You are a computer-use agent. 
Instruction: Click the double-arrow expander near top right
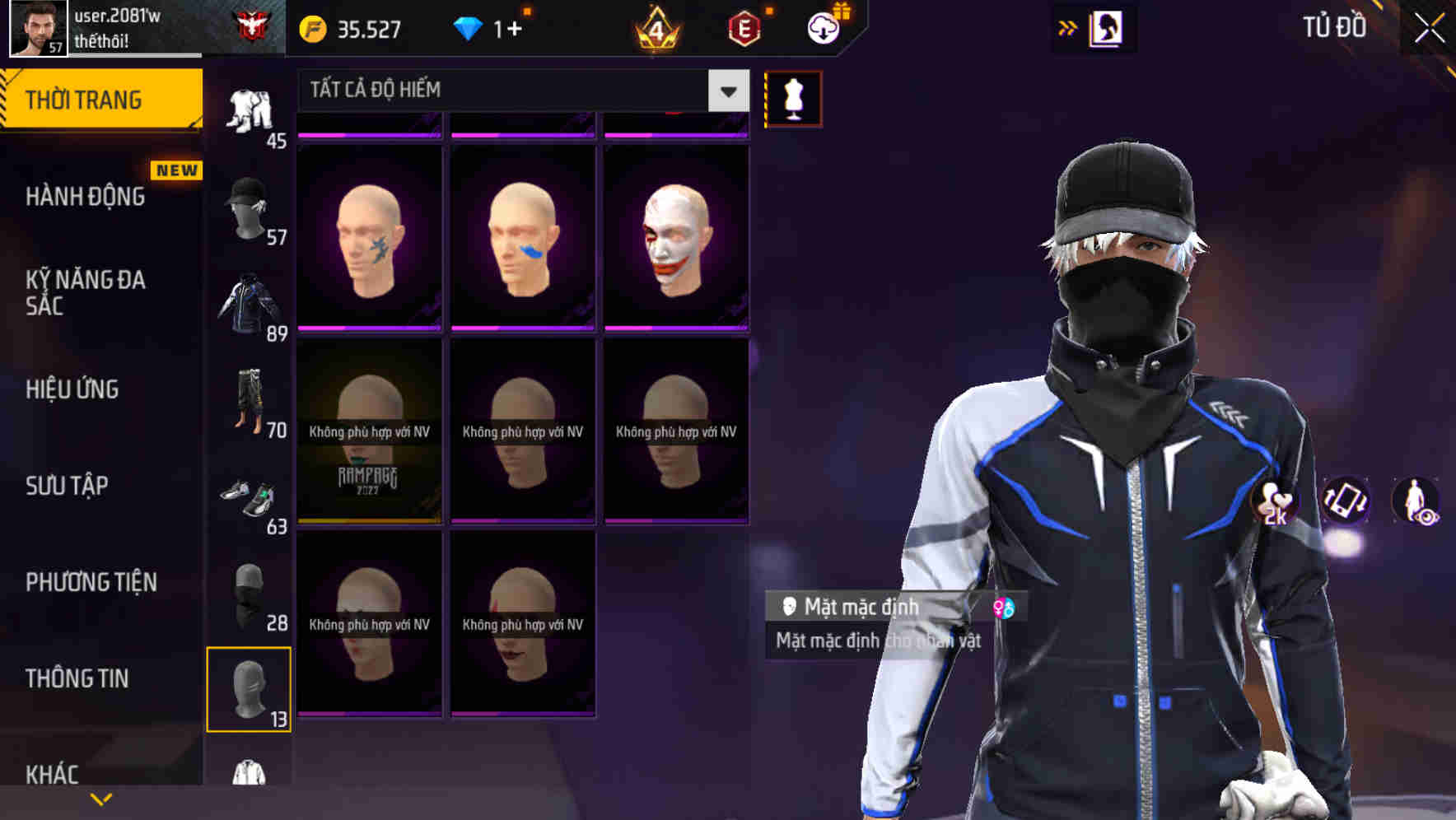[x=1068, y=27]
